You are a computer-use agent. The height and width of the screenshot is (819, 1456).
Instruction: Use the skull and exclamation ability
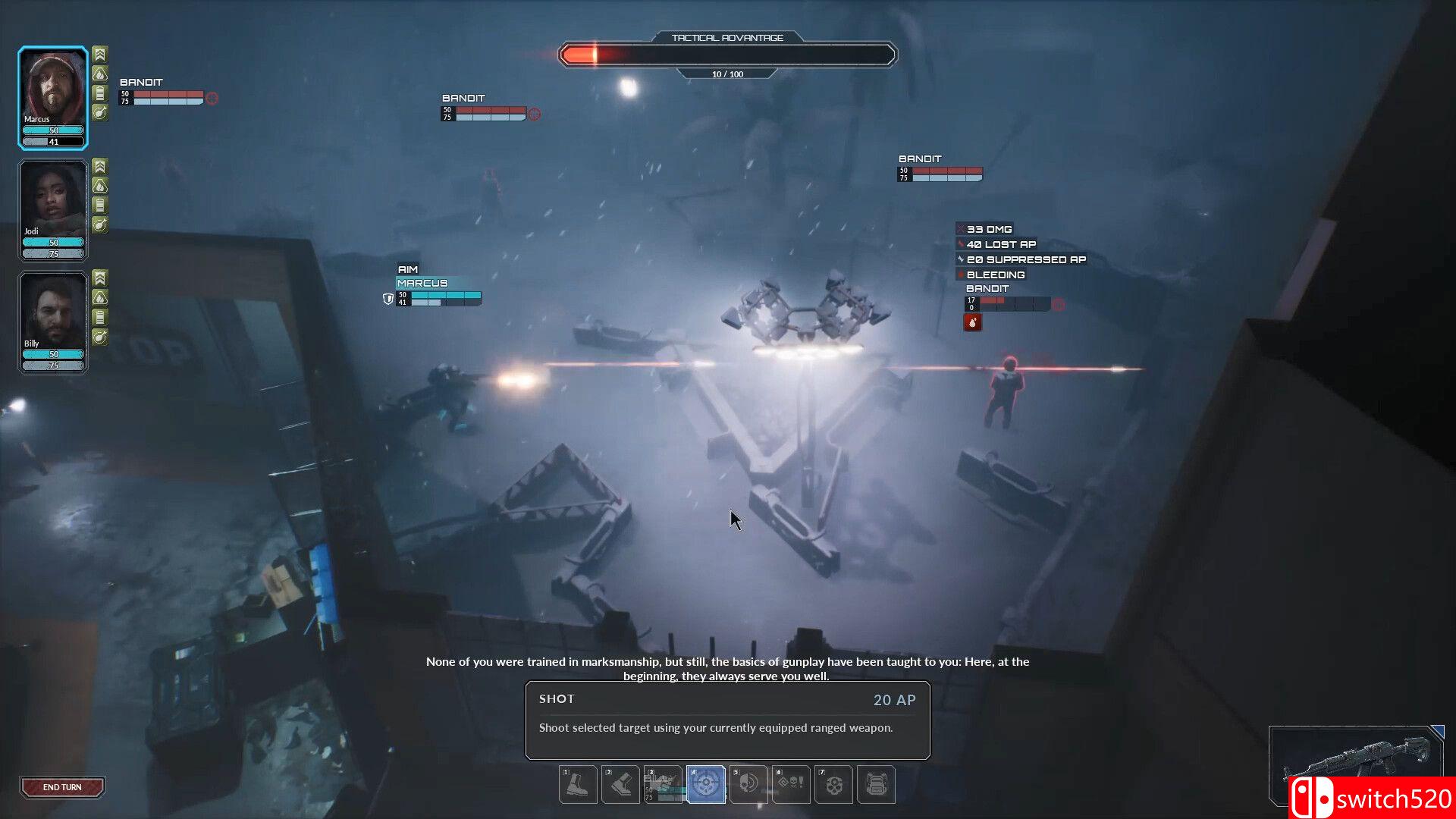tap(791, 784)
